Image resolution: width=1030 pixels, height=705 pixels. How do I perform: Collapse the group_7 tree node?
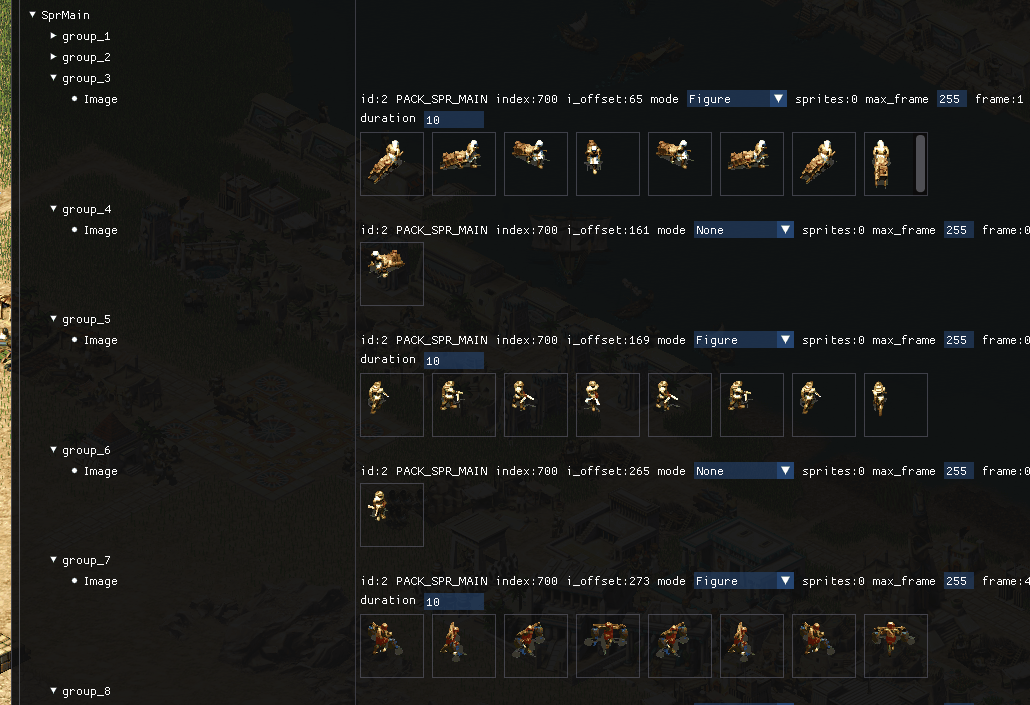(x=54, y=560)
